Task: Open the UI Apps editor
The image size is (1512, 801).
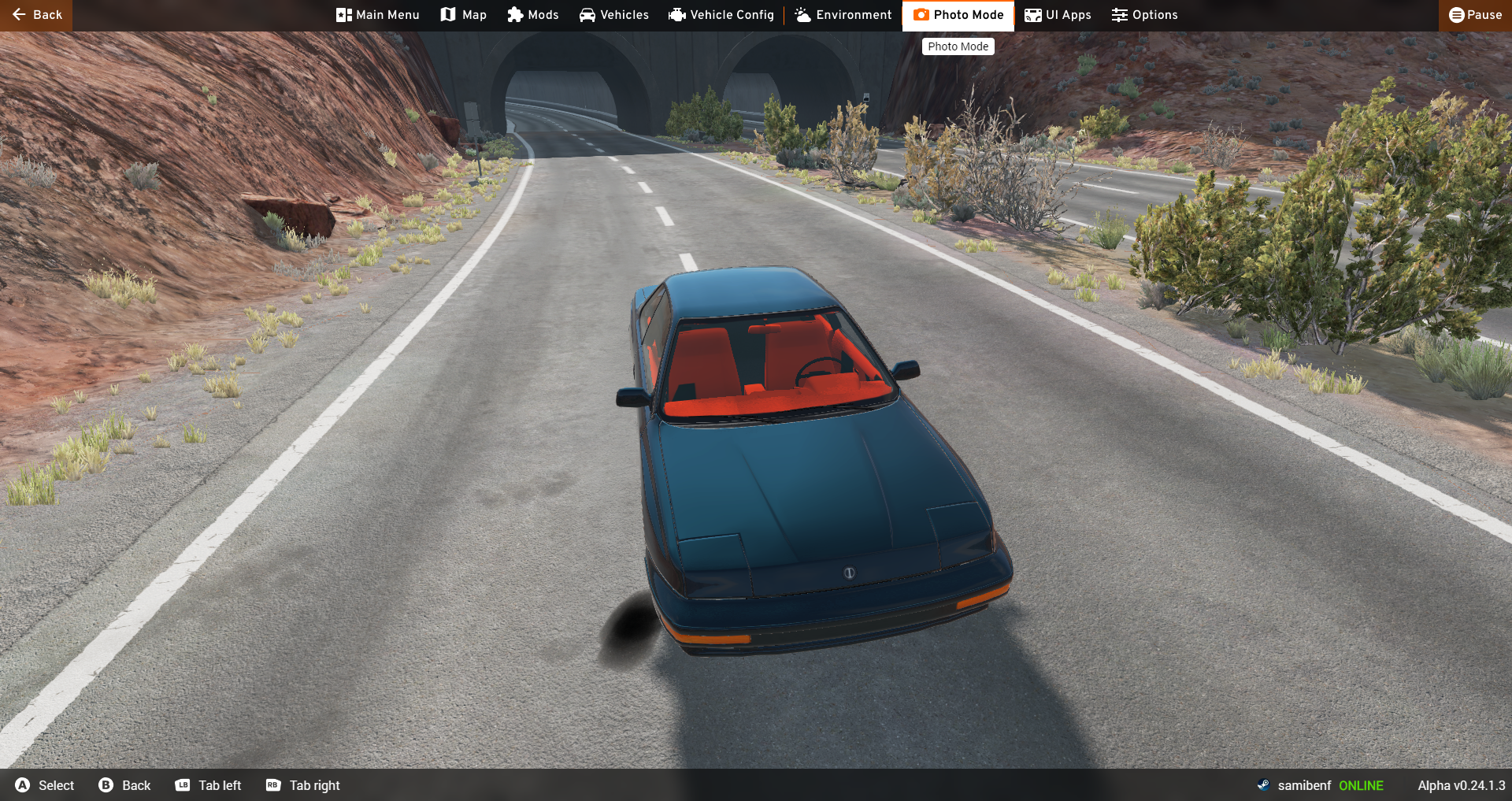Action: [1058, 15]
